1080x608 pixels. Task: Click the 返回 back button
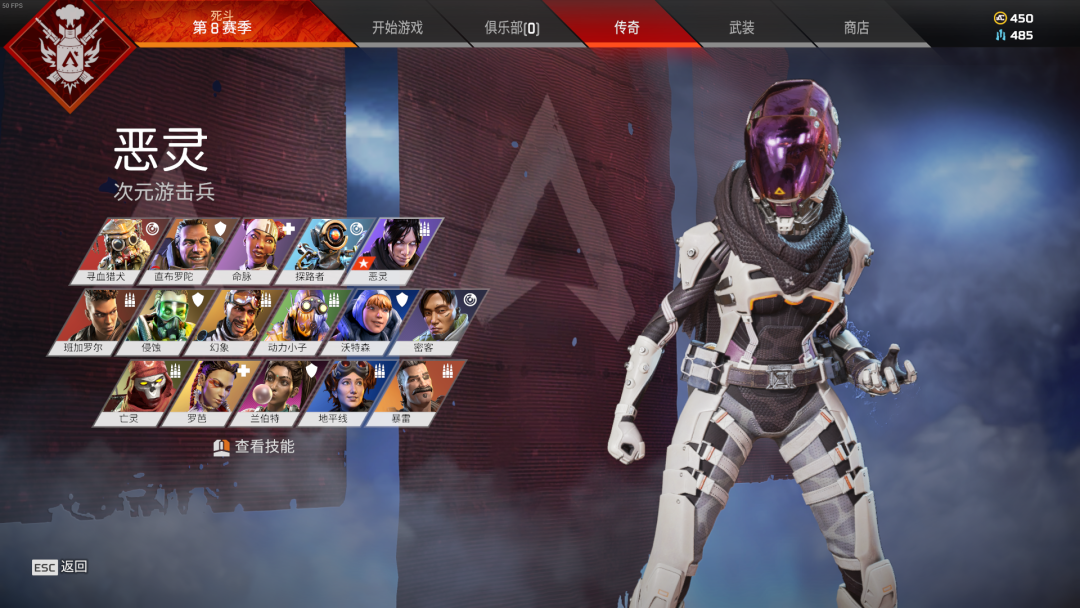point(60,567)
